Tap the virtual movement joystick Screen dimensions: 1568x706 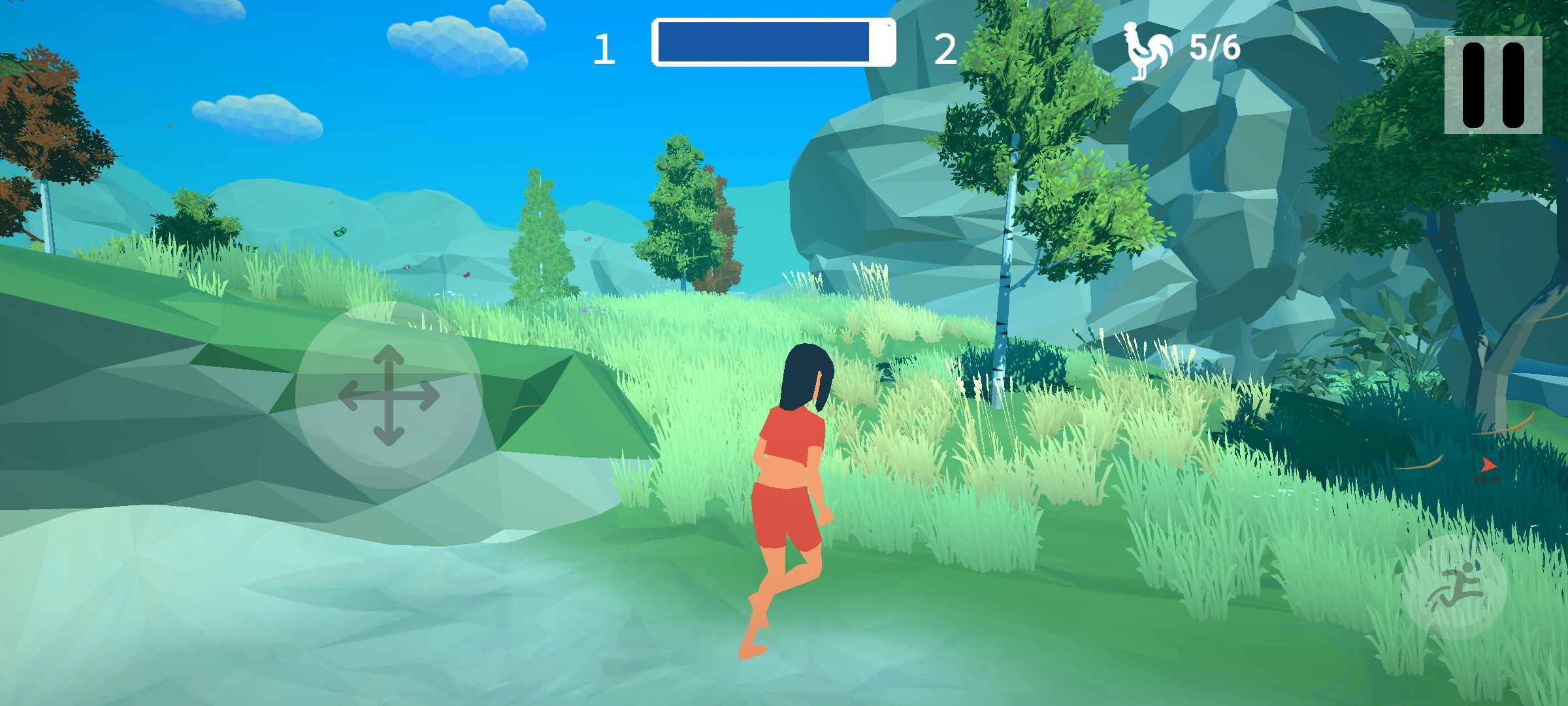pyautogui.click(x=389, y=395)
